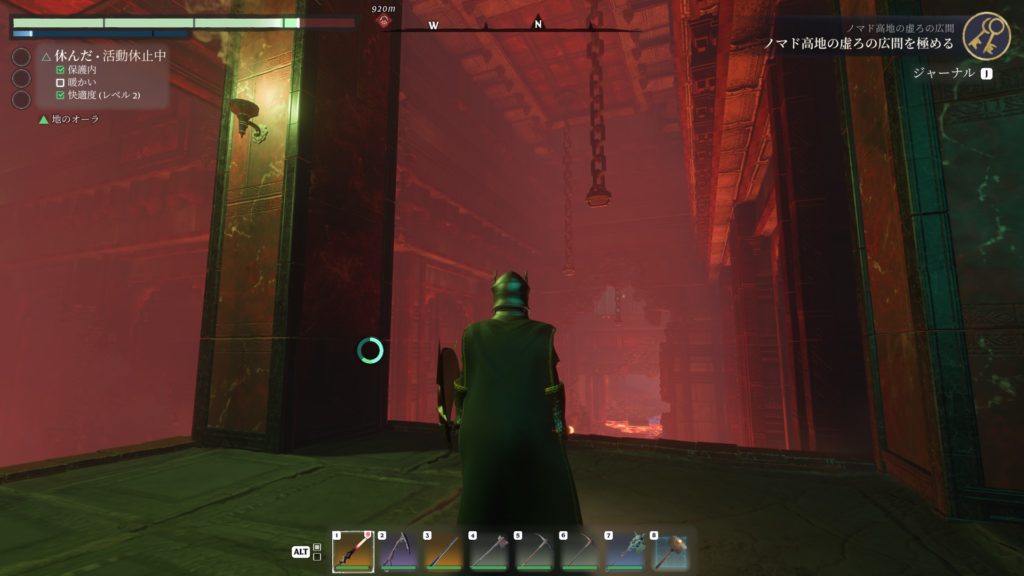Select the red sword in hotbar slot 1

click(x=353, y=551)
